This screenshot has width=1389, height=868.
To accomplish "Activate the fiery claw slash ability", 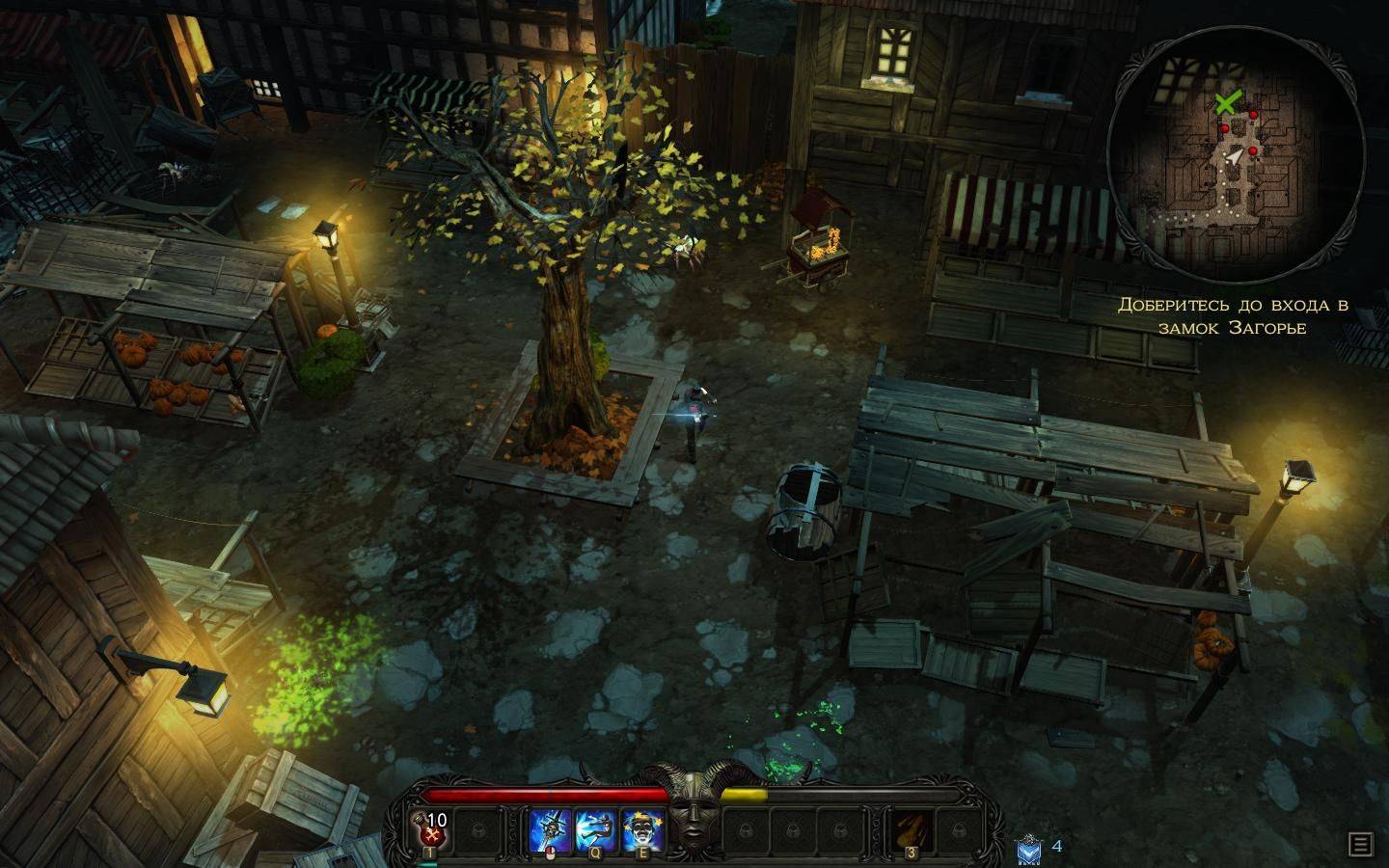I will (x=909, y=828).
